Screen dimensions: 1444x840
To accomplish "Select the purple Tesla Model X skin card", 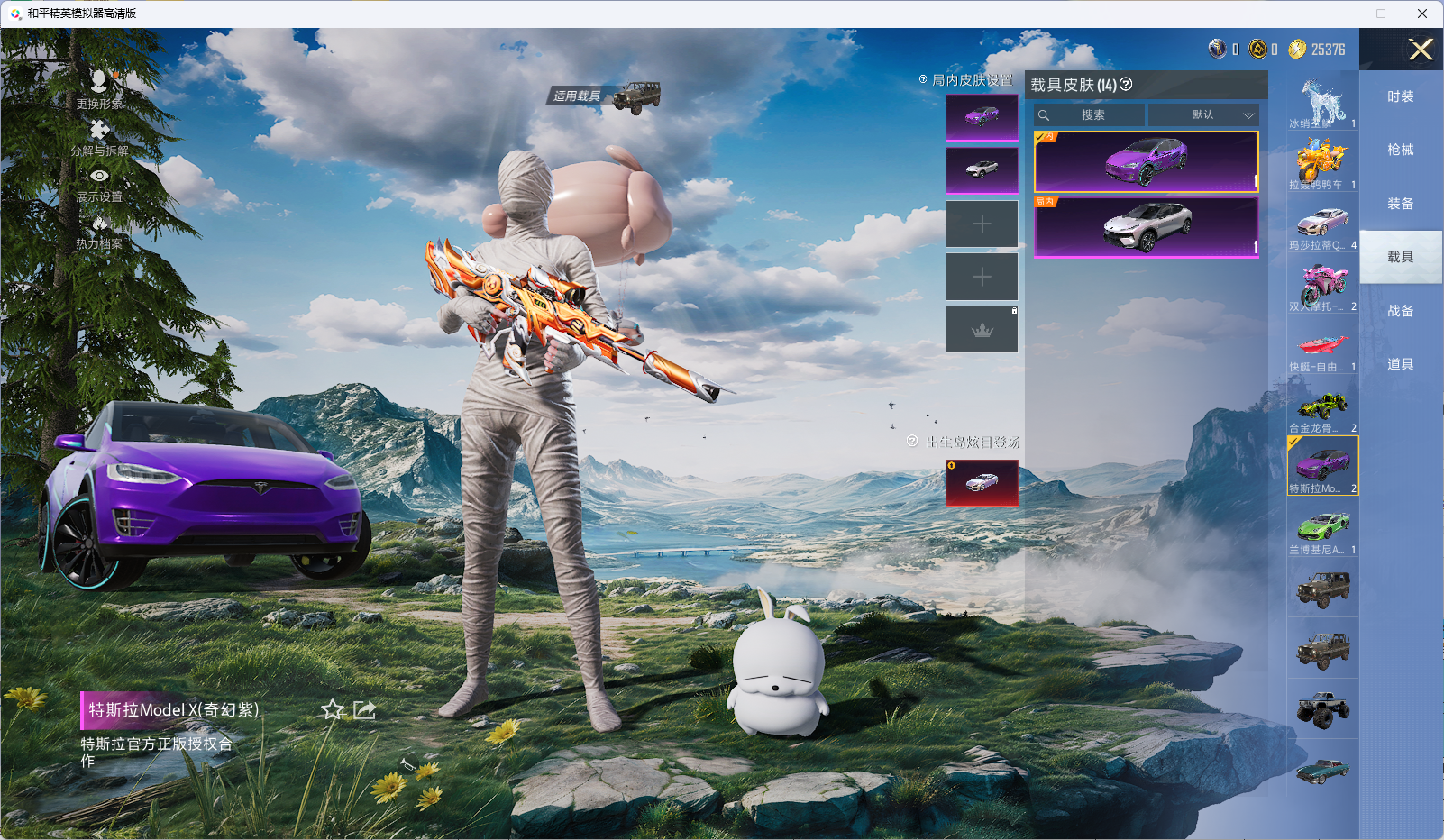I will click(x=1146, y=161).
